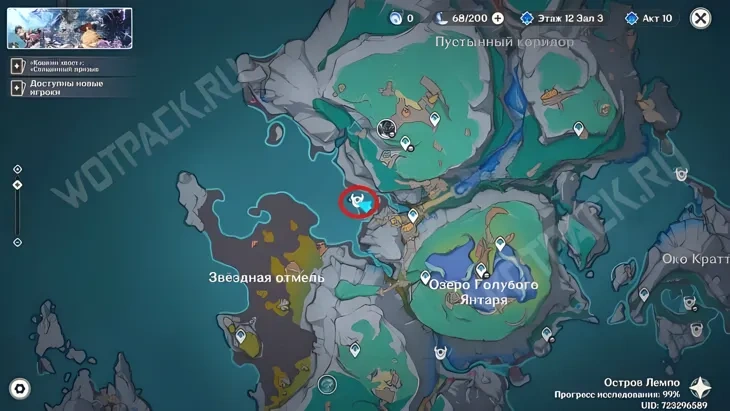This screenshot has width=730, height=411.
Task: Open the Остров Лемпо region selector star
Action: pyautogui.click(x=701, y=388)
